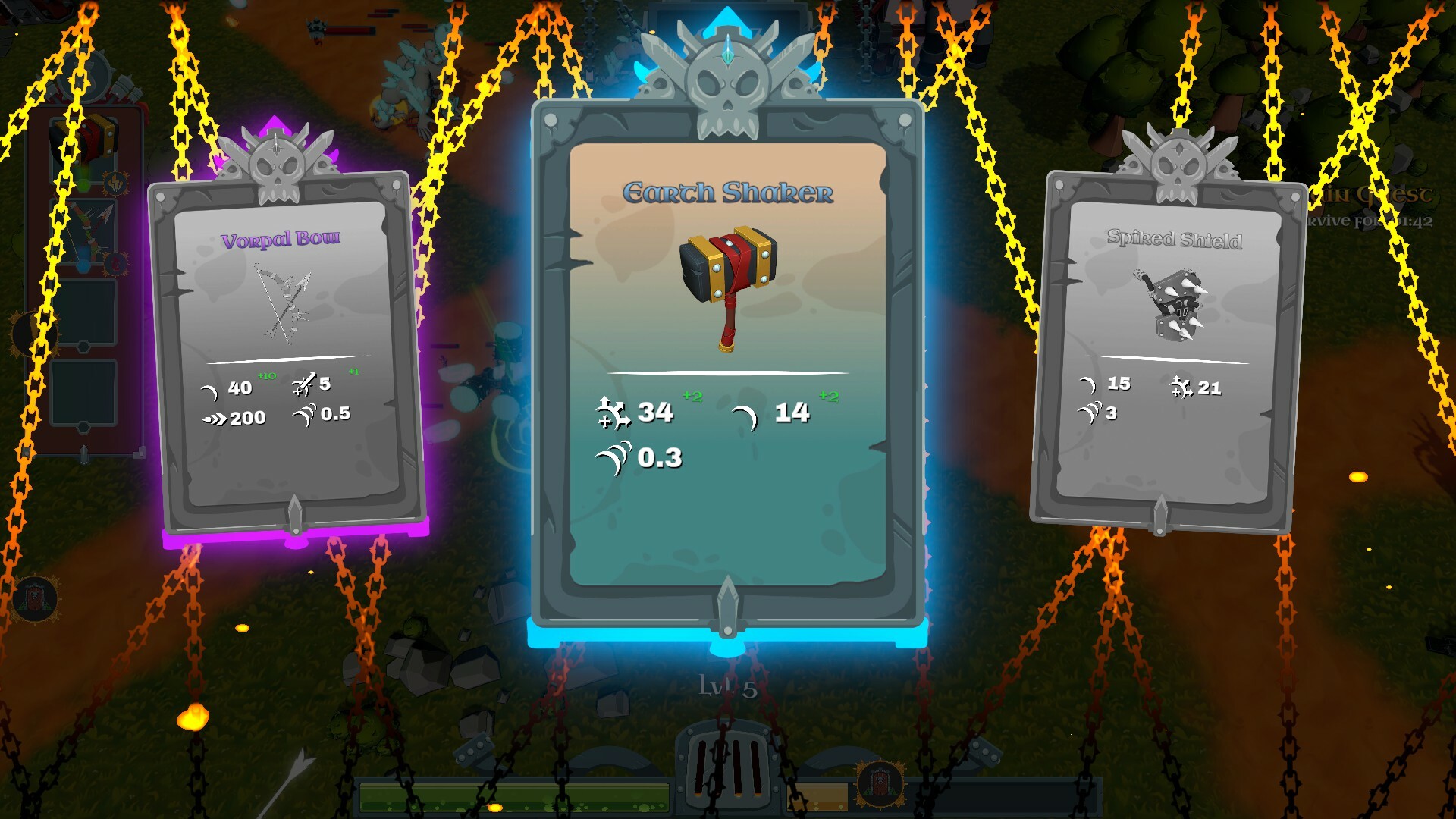Click the Lvl. 5 label below the cards
Viewport: 1456px width, 819px height.
(727, 686)
